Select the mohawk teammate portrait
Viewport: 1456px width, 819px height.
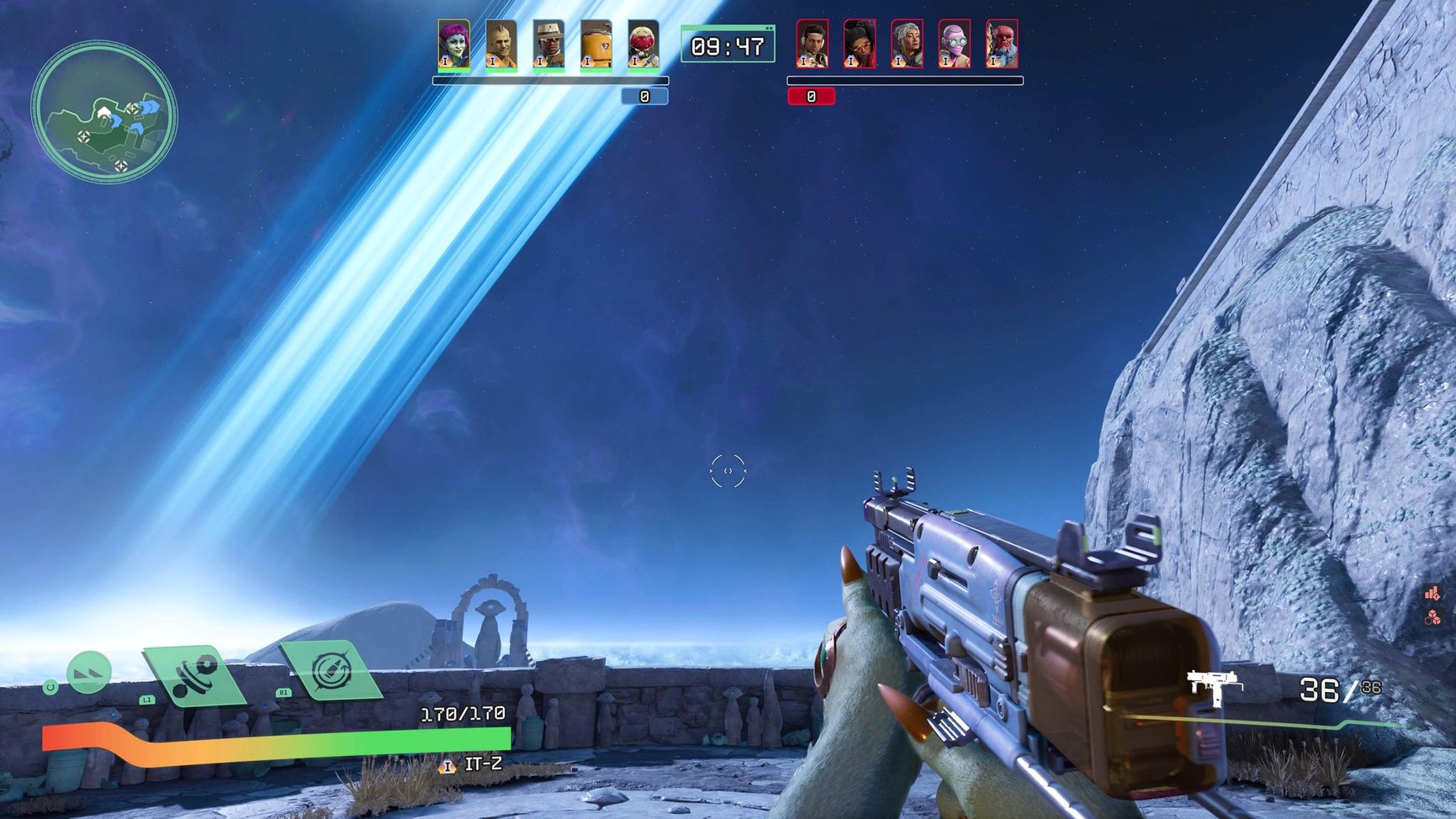501,45
